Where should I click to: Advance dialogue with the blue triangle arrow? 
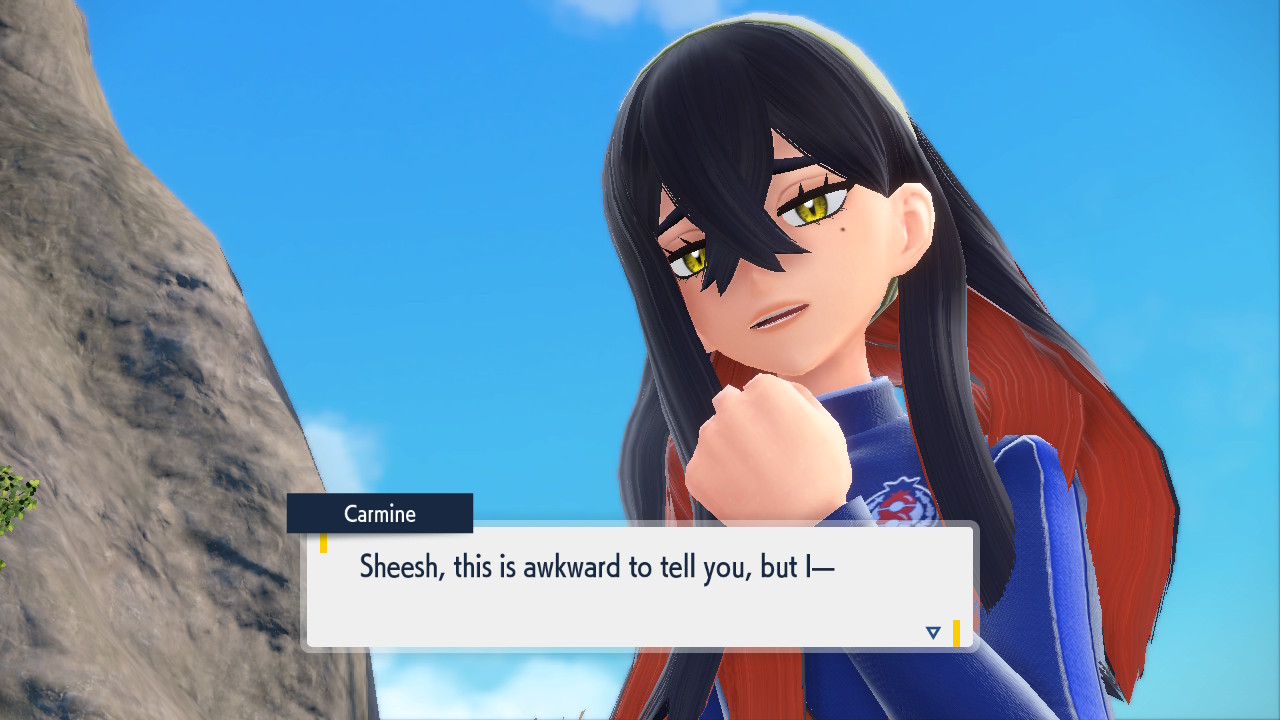[933, 632]
